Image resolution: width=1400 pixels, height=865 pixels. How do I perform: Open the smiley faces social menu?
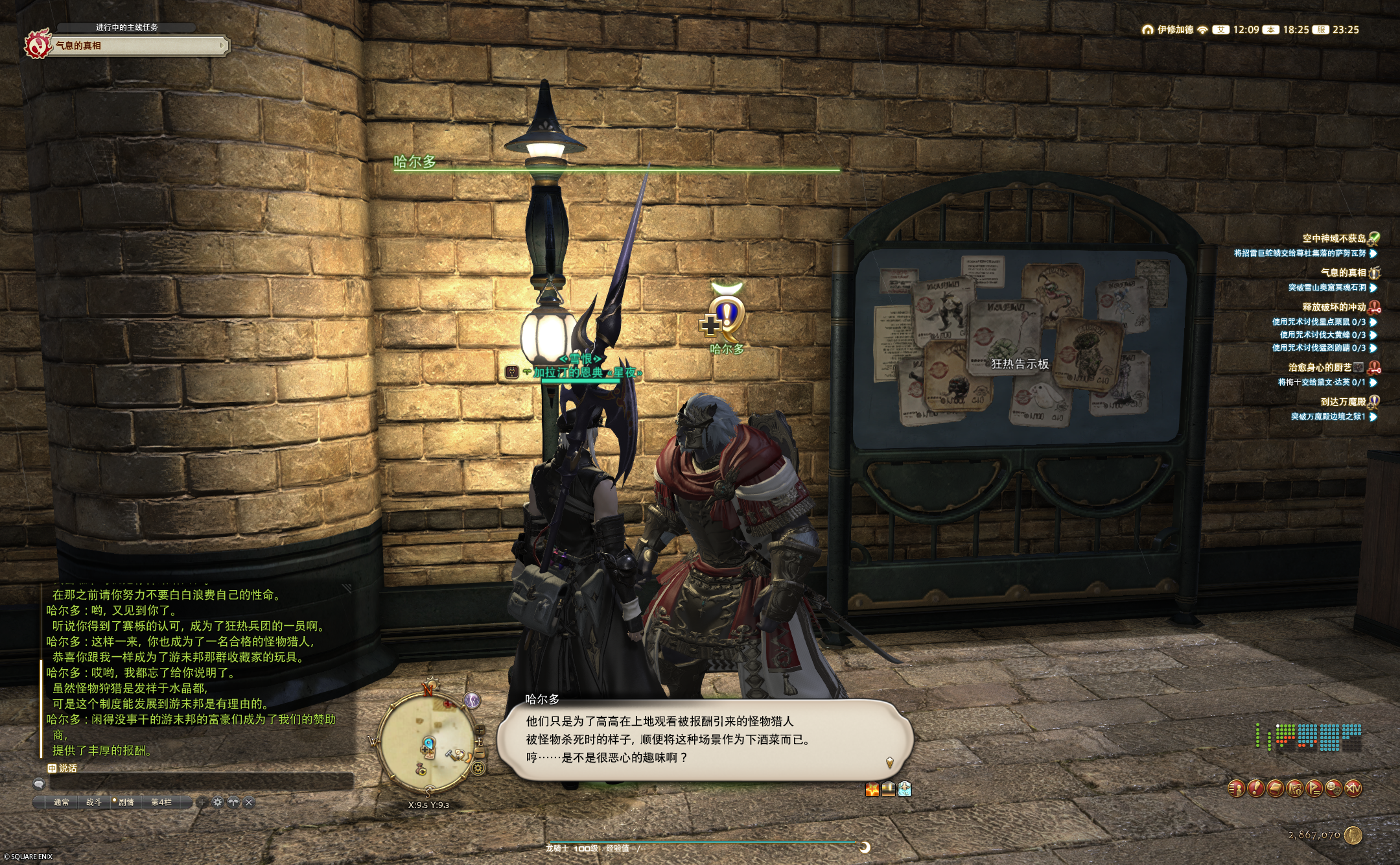pyautogui.click(x=1333, y=788)
